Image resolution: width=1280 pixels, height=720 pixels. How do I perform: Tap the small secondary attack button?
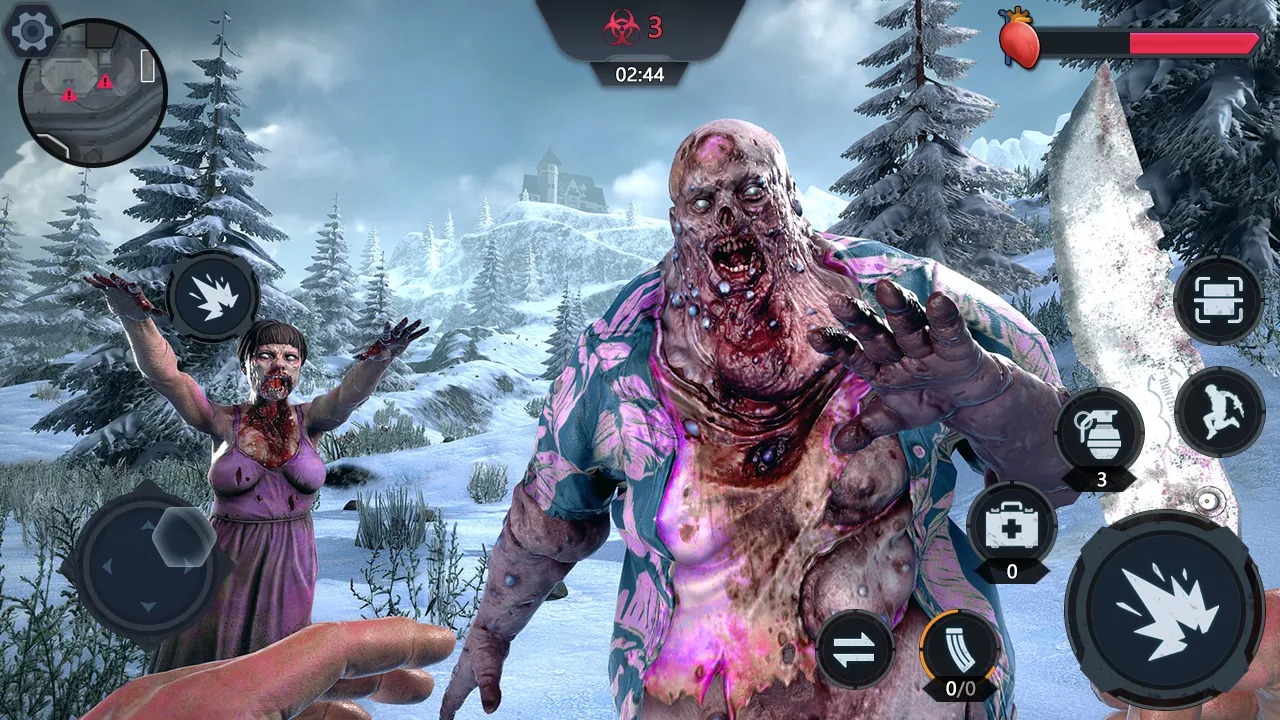[213, 297]
